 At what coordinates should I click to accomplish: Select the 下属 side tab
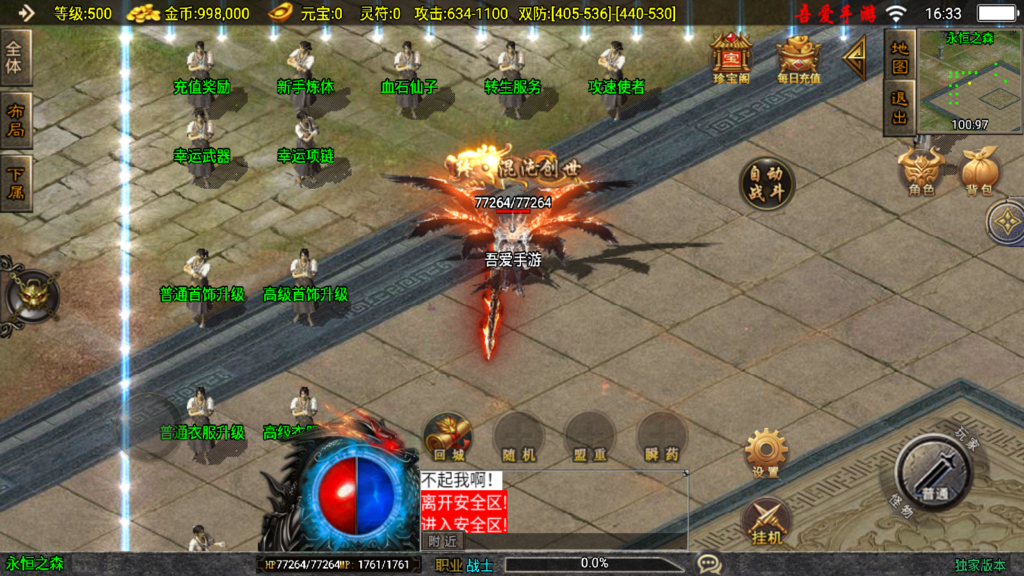click(x=18, y=181)
